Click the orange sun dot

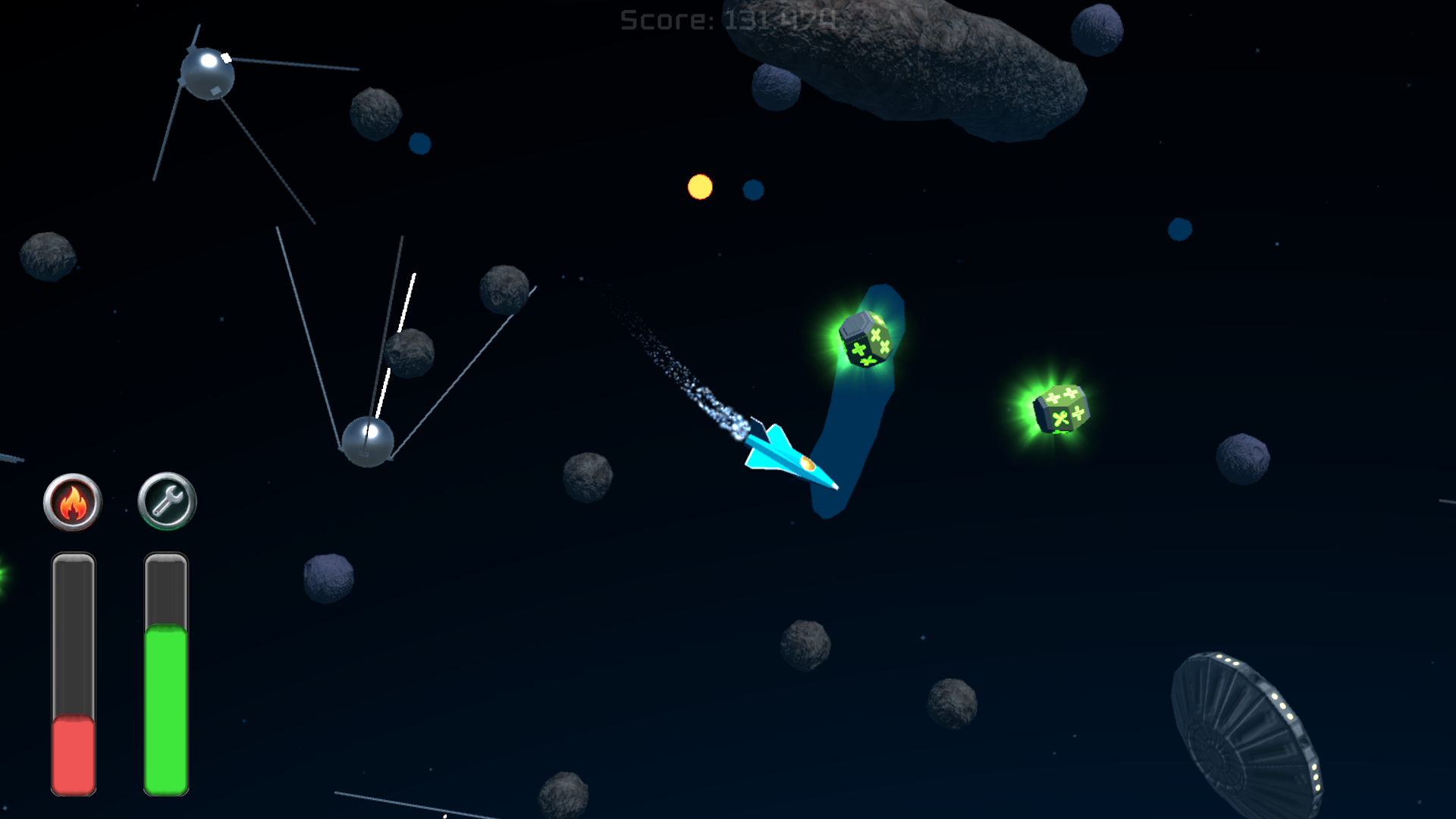pos(698,189)
